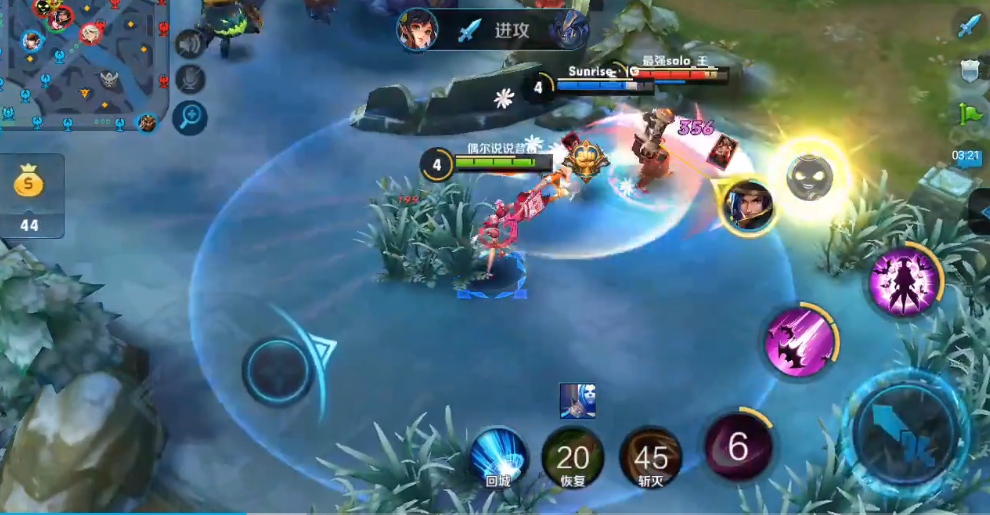
Task: Click the magnifier zoom button beside the minimap
Action: click(189, 117)
